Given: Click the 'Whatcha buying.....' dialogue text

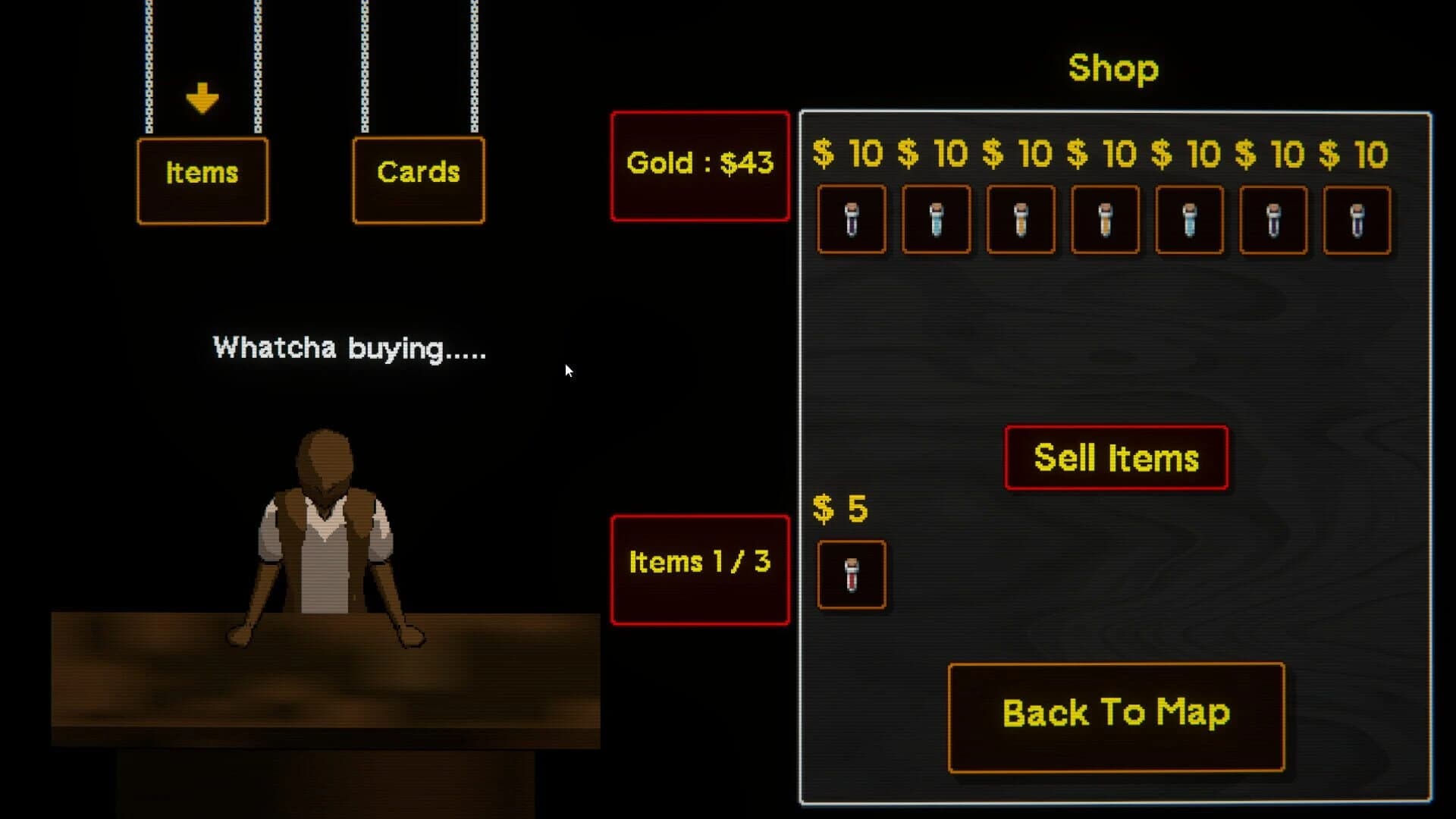Looking at the screenshot, I should tap(349, 348).
